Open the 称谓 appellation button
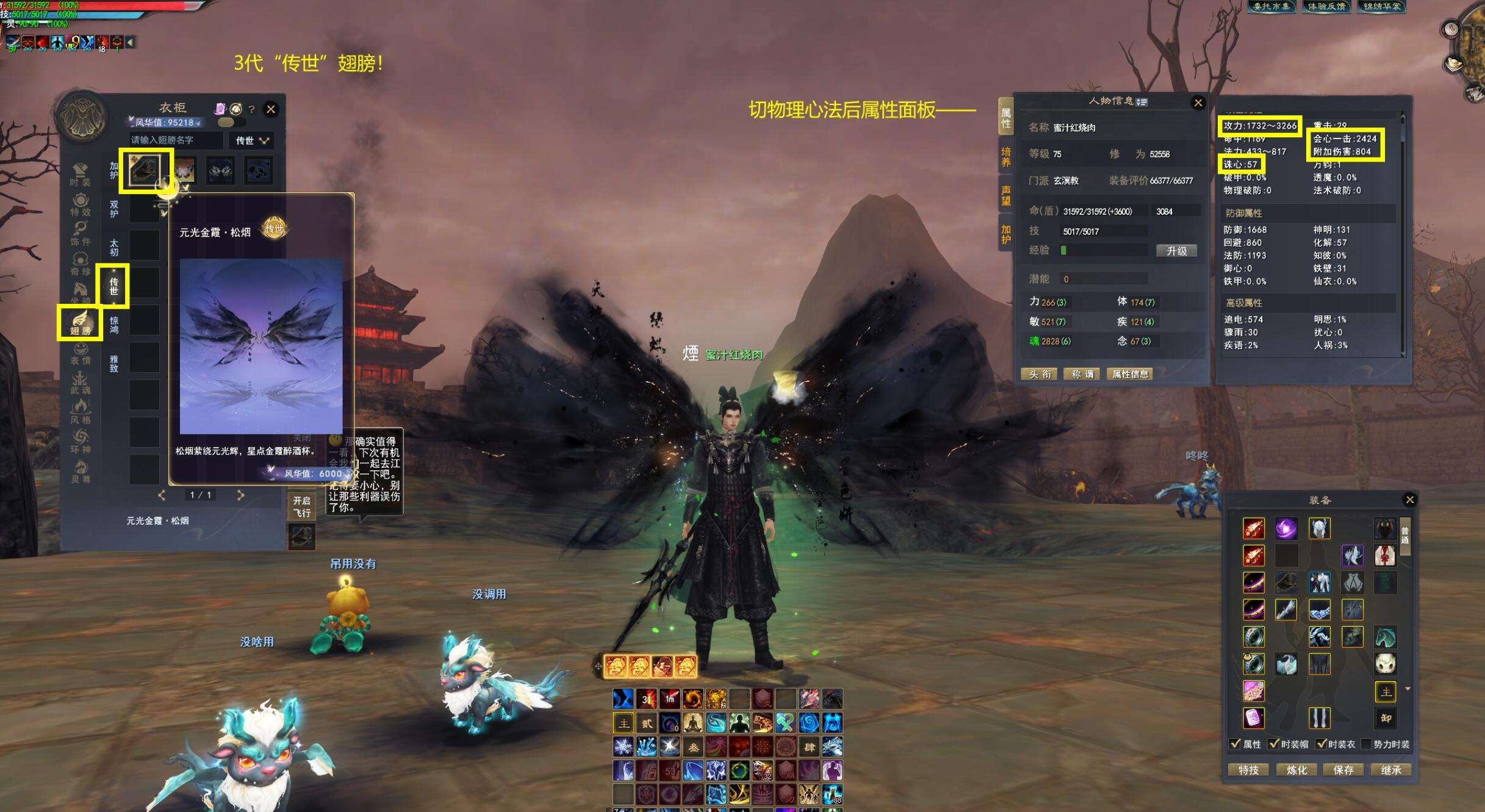This screenshot has height=812, width=1485. (x=1082, y=374)
